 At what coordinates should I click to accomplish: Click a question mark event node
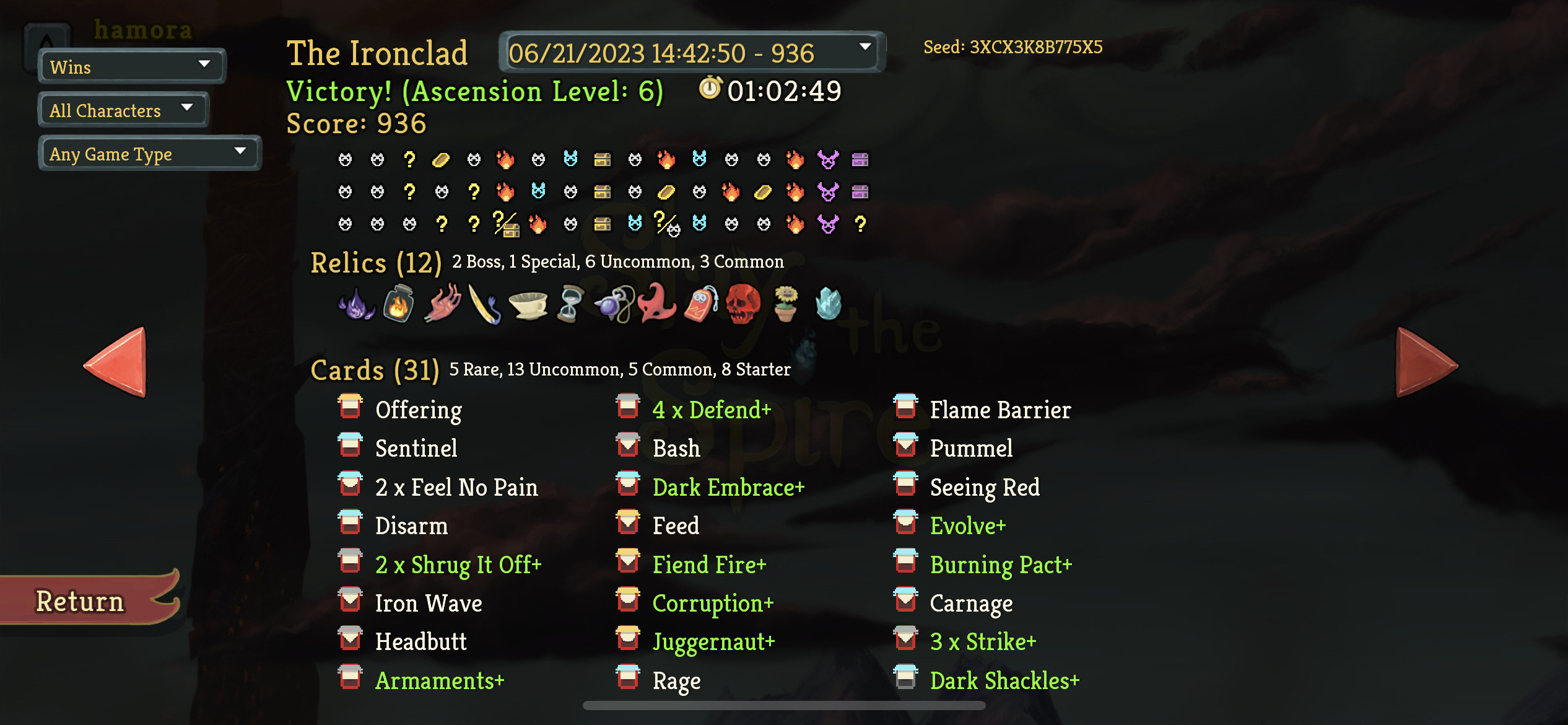tap(409, 159)
